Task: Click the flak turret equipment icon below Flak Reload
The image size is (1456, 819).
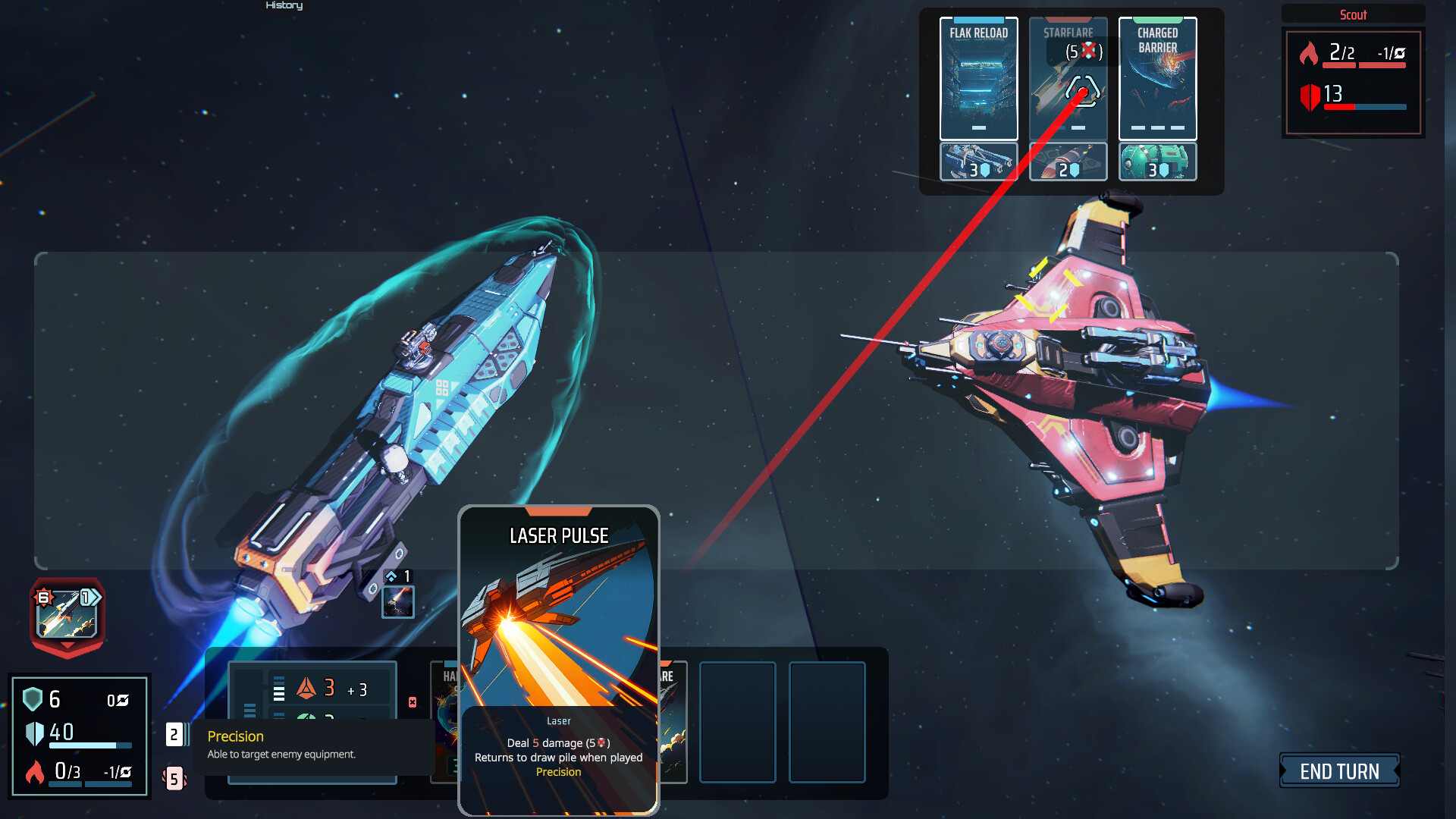Action: (978, 162)
